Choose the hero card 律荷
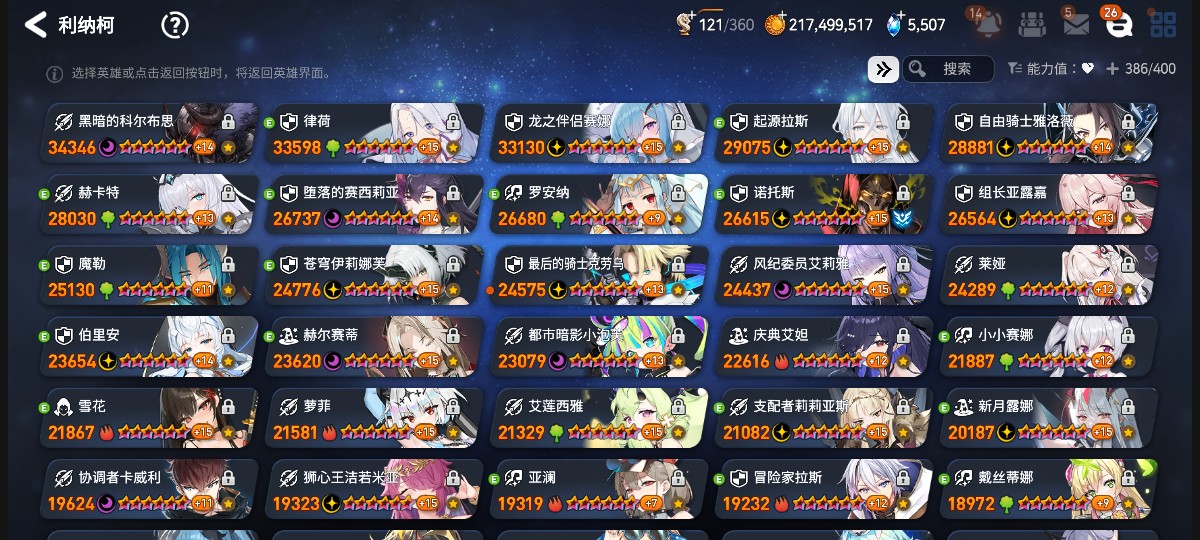Screen dimensions: 1200x540 (x=376, y=133)
